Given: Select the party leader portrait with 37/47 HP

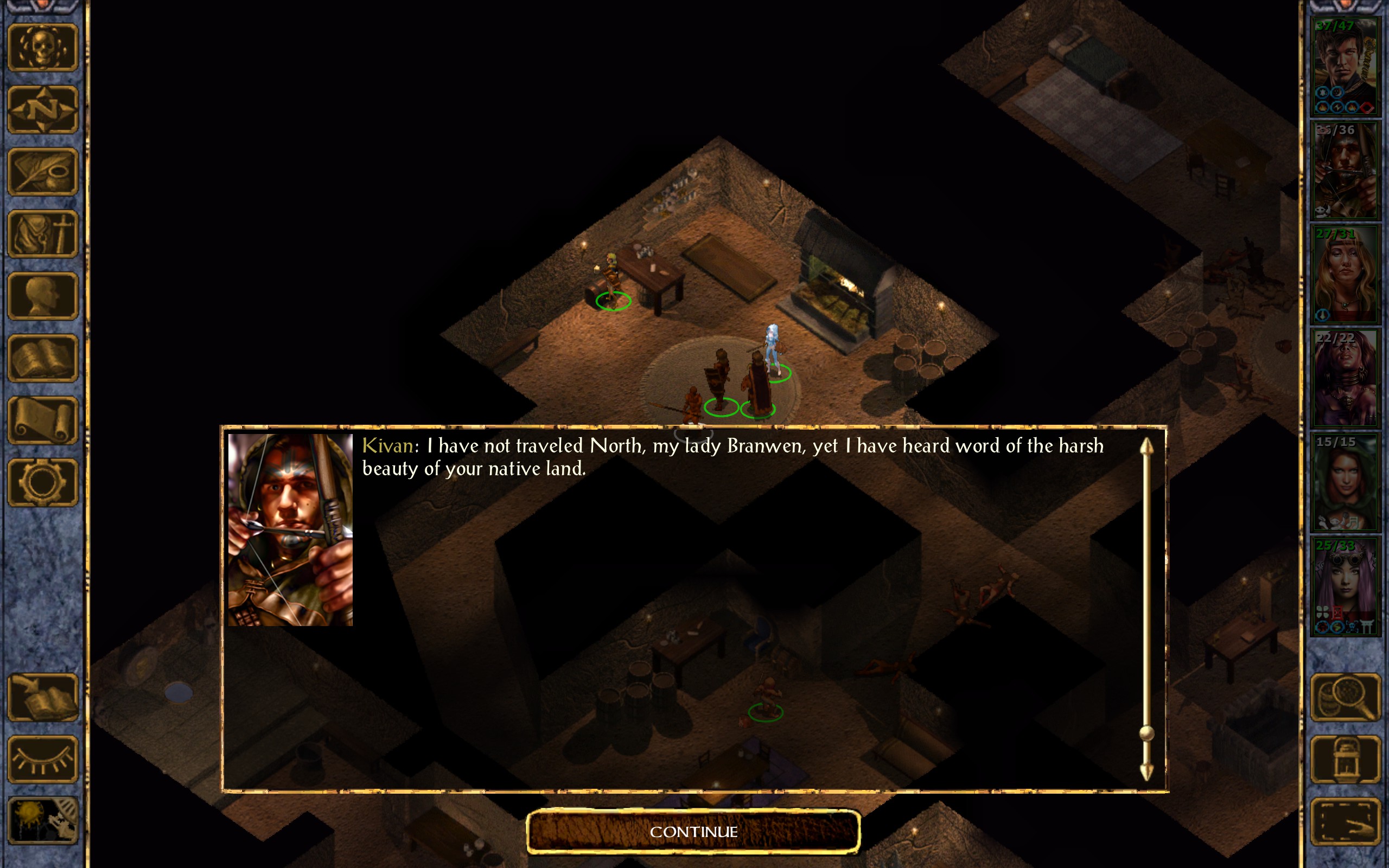Looking at the screenshot, I should (1345, 67).
